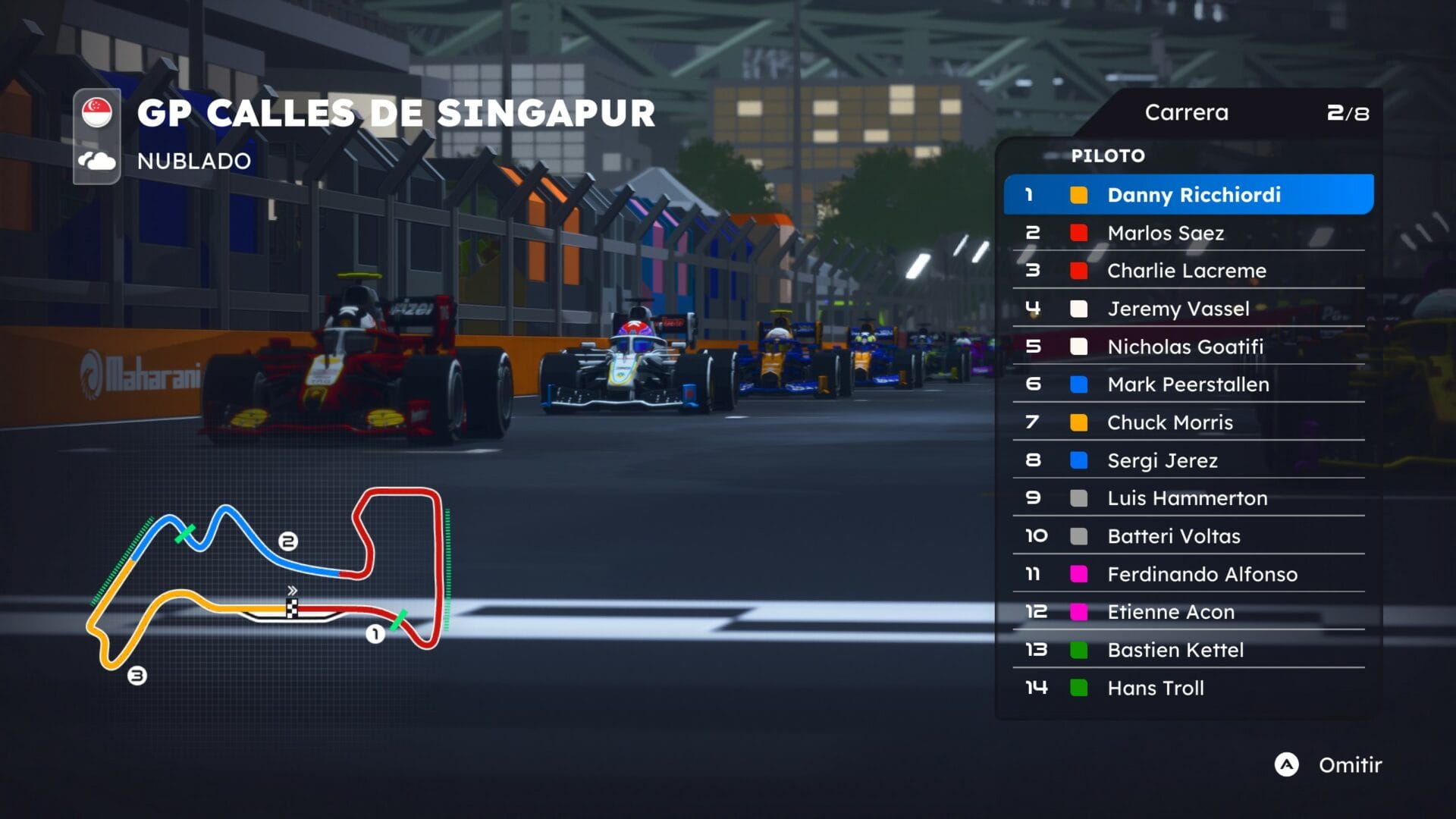
Task: Click Sergi Jerez in the driver list
Action: (x=1188, y=460)
